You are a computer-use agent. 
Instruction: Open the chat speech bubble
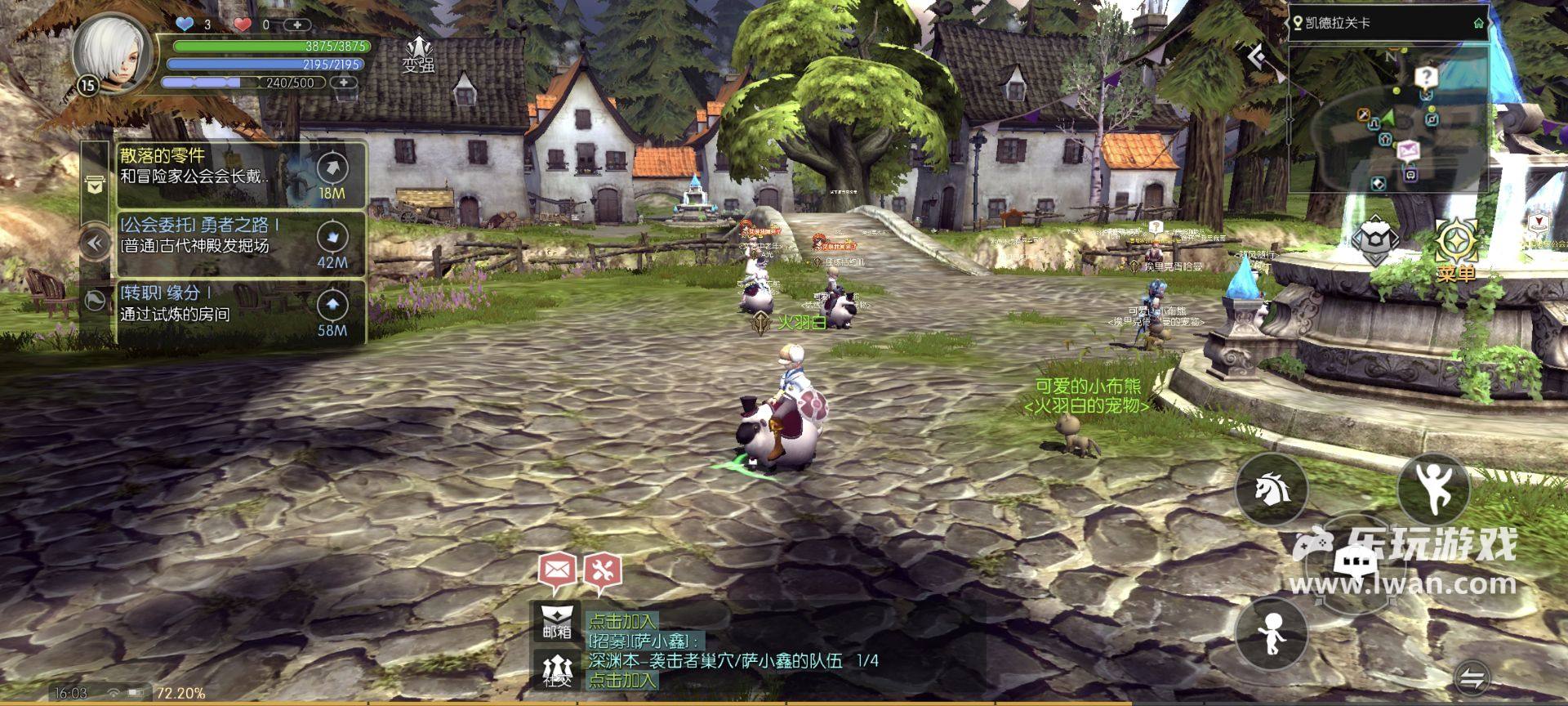(1356, 562)
